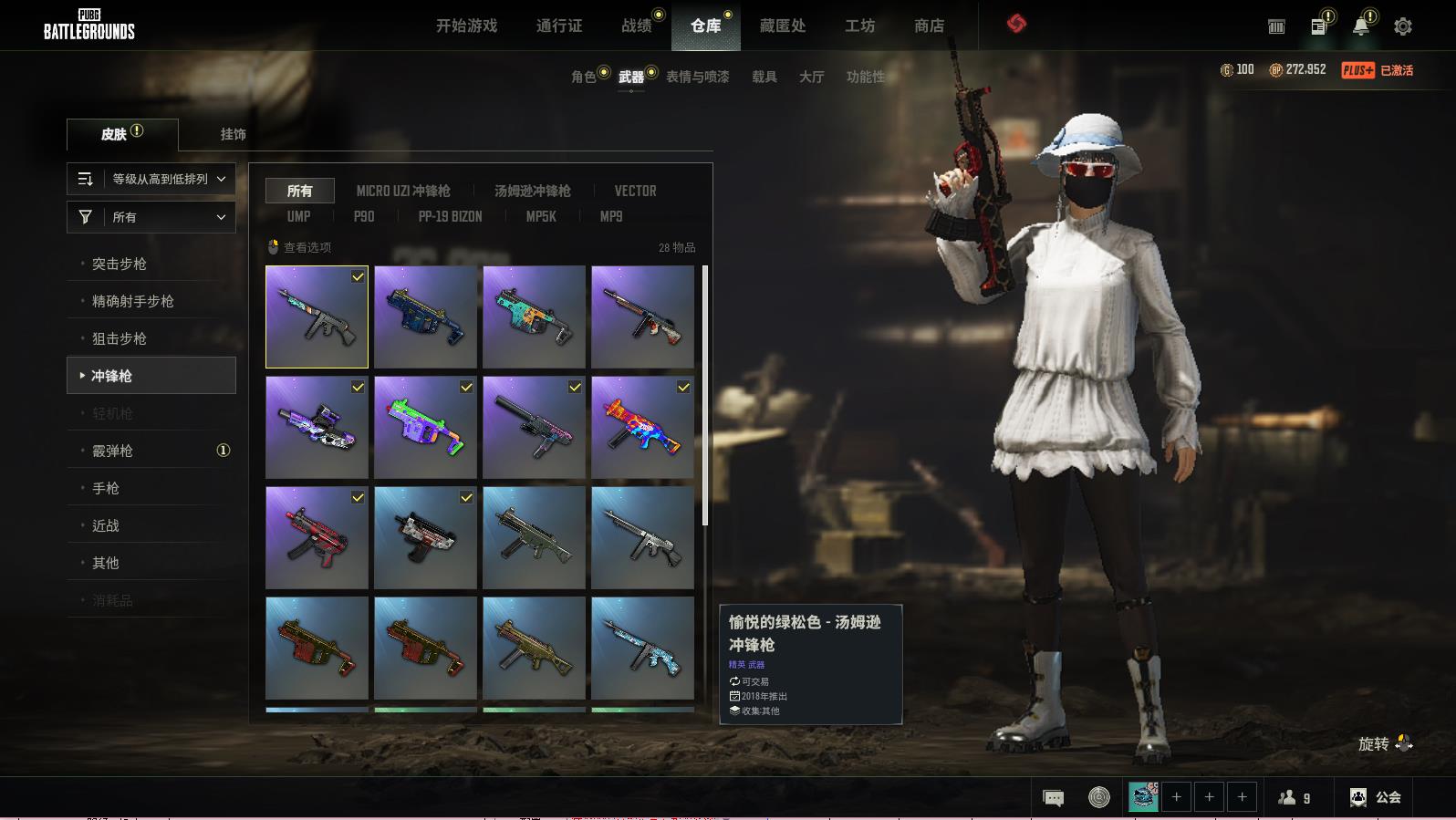Open the 公会 guild panel
1456x820 pixels.
coord(1377,797)
